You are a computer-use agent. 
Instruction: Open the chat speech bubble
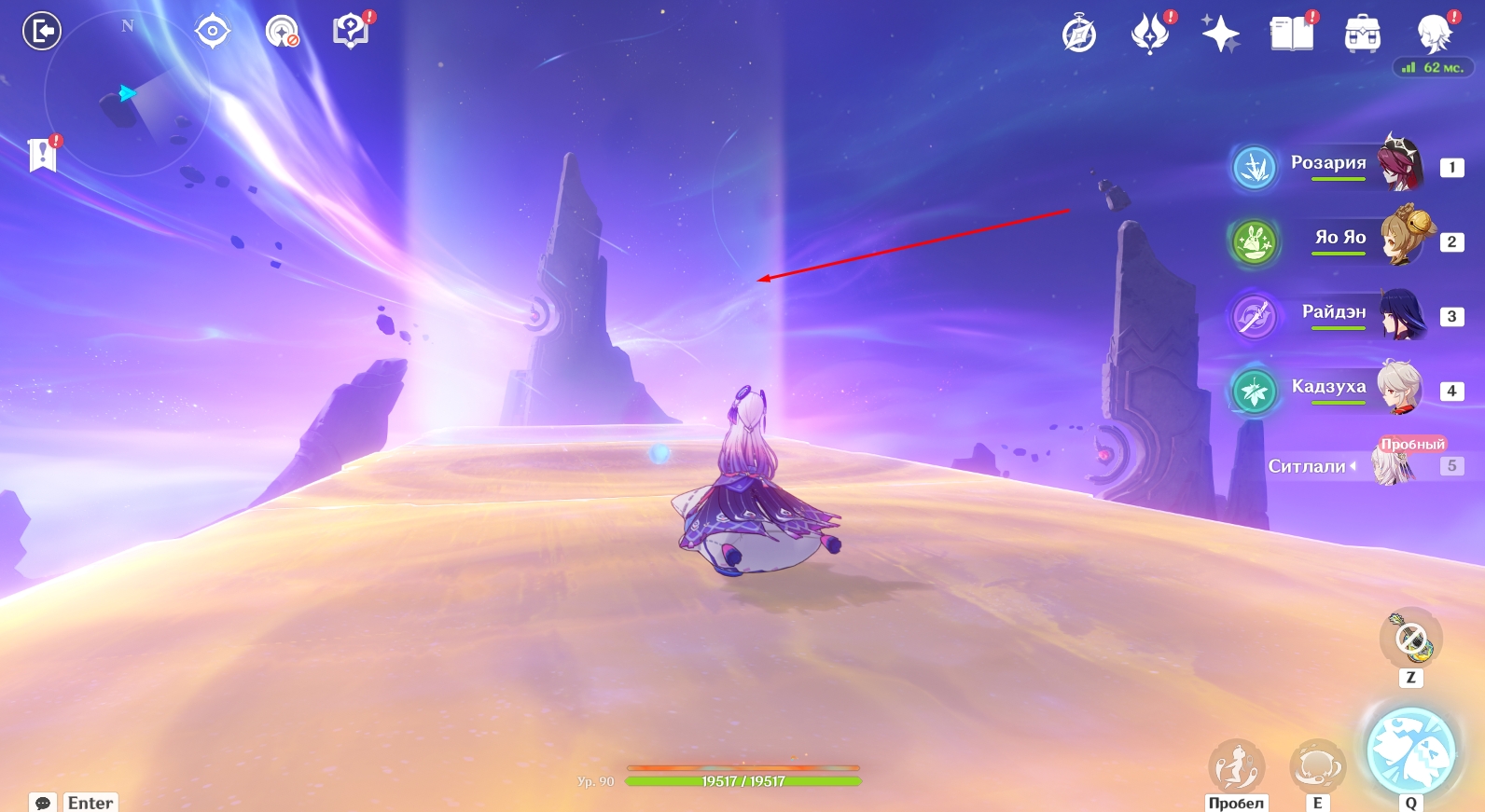(x=43, y=803)
